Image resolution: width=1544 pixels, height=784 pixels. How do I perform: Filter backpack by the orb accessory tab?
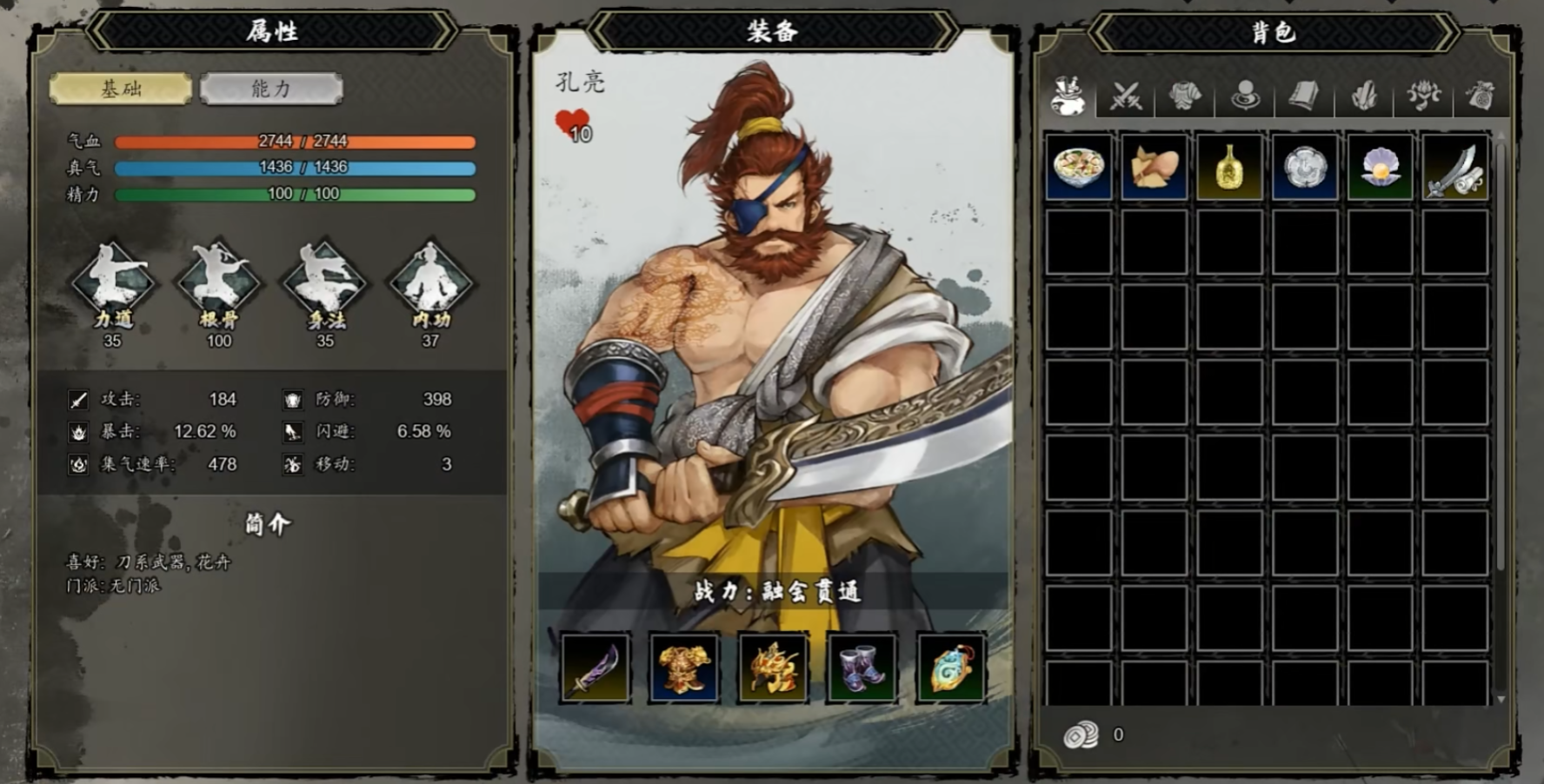tap(1245, 96)
